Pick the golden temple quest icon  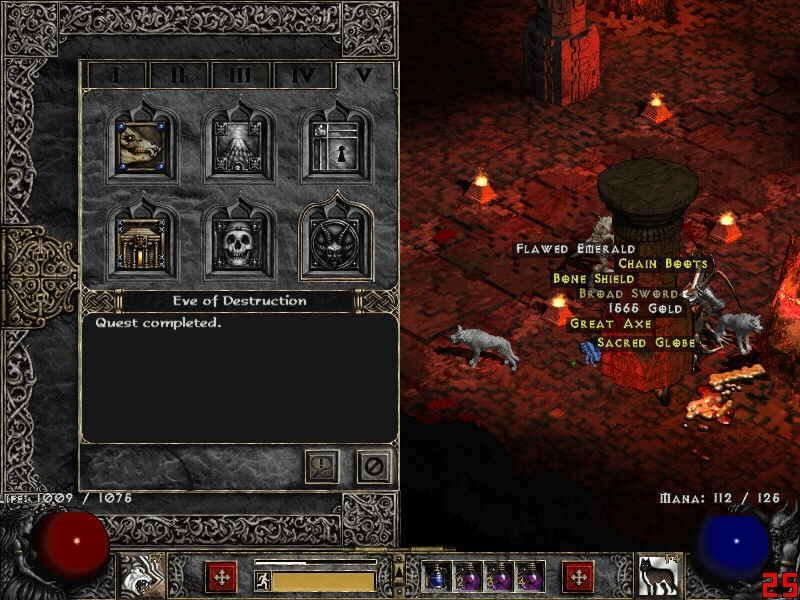[x=142, y=243]
